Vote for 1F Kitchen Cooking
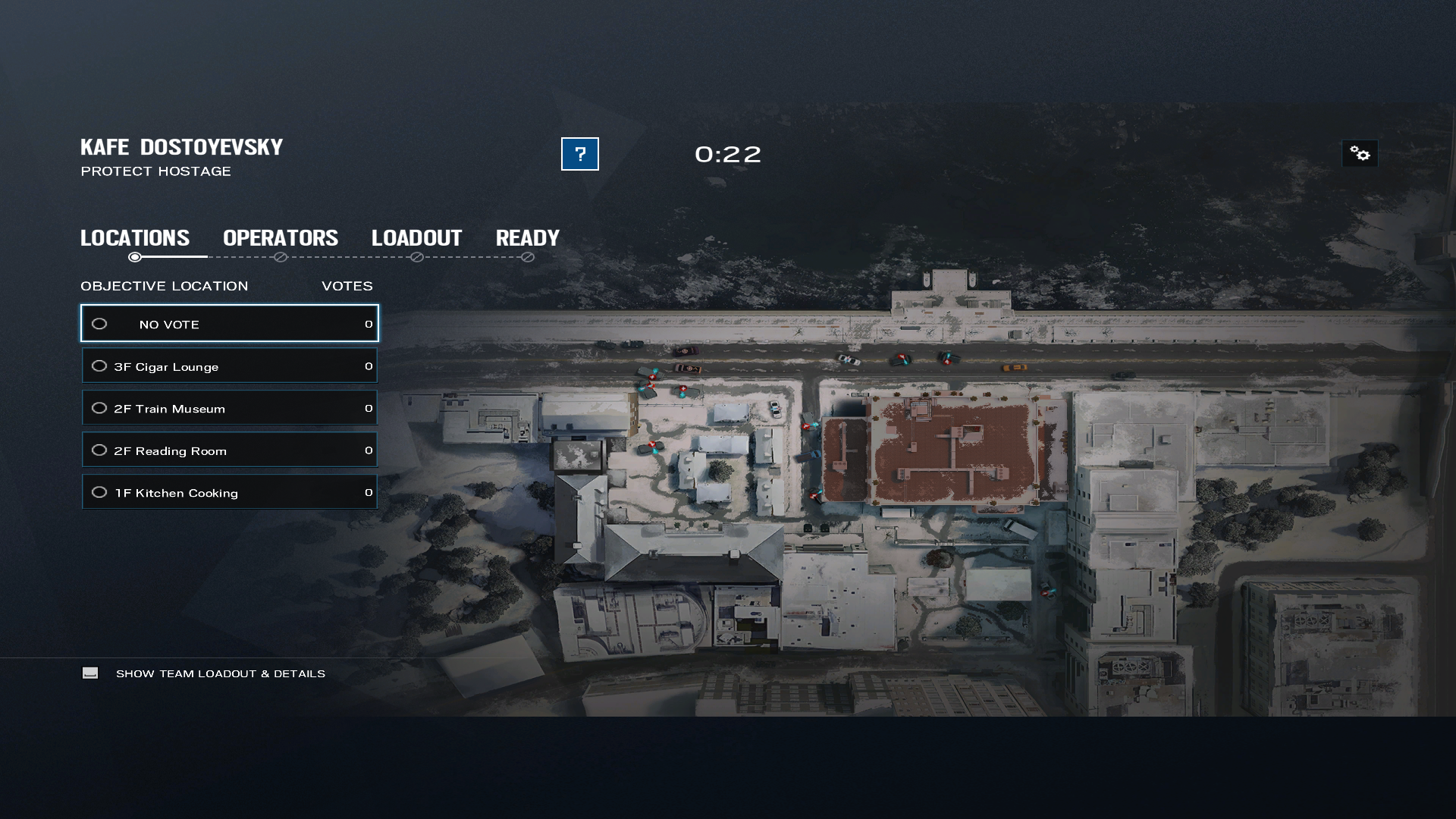1456x819 pixels. pyautogui.click(x=229, y=492)
